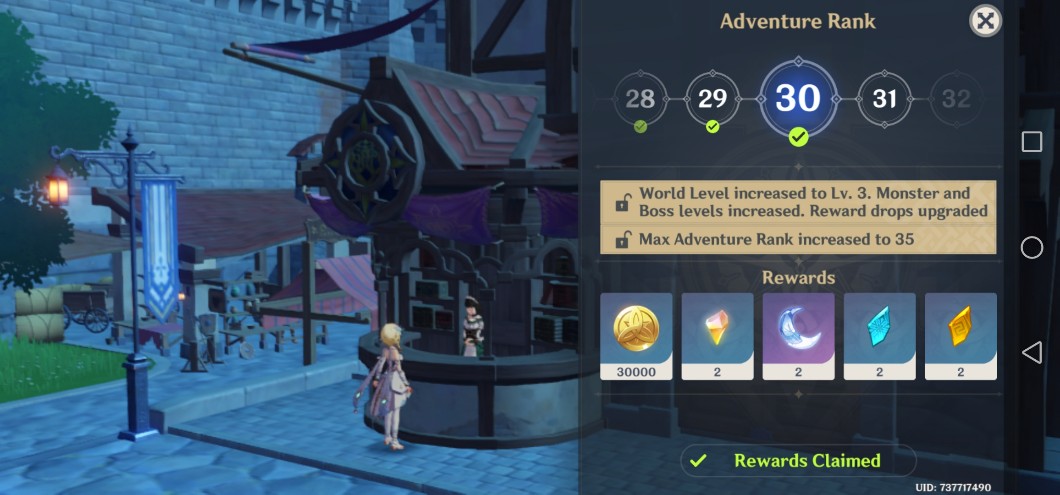Viewport: 1060px width, 495px height.
Task: Tap the Android back triangle button
Action: 1032,352
